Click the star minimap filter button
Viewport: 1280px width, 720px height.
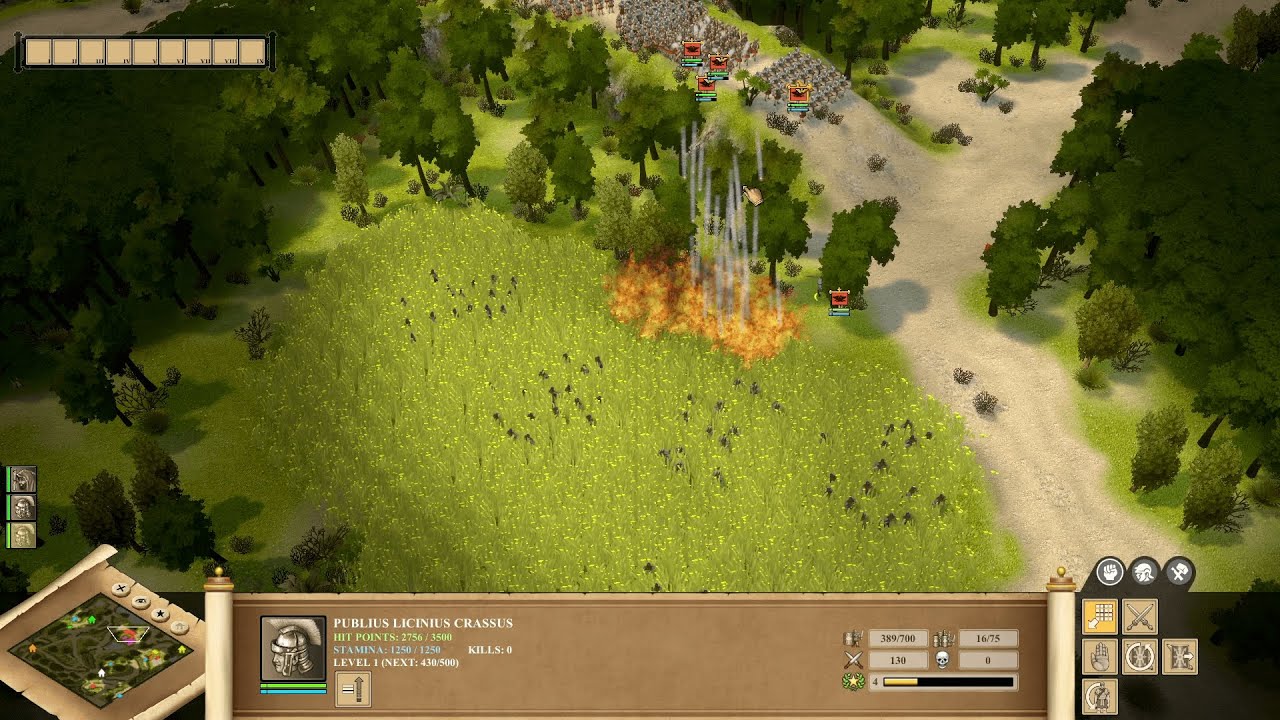coord(160,612)
